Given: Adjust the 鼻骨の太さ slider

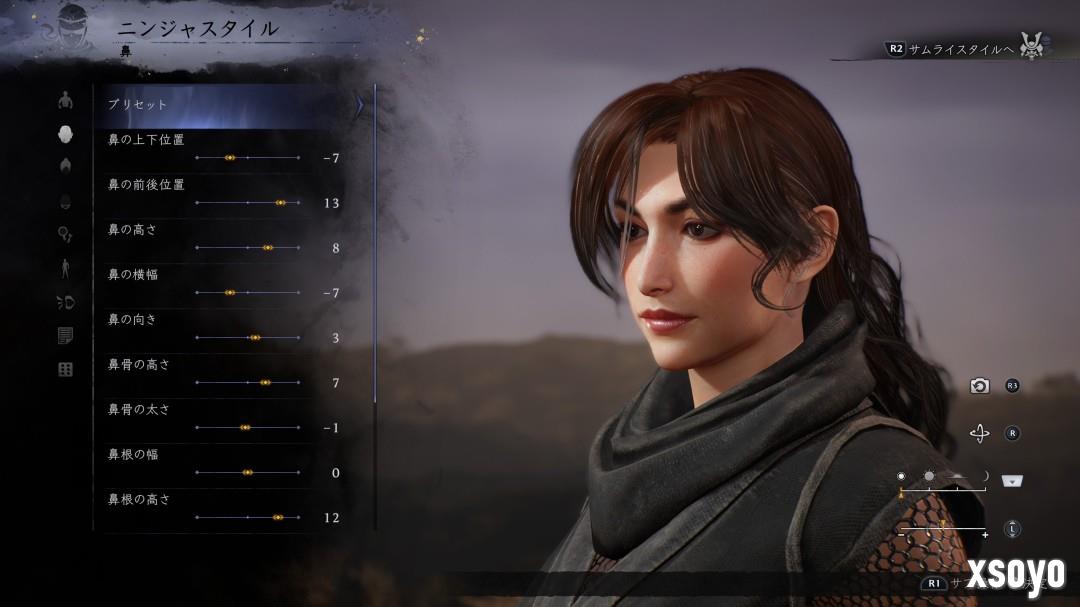Looking at the screenshot, I should [245, 427].
